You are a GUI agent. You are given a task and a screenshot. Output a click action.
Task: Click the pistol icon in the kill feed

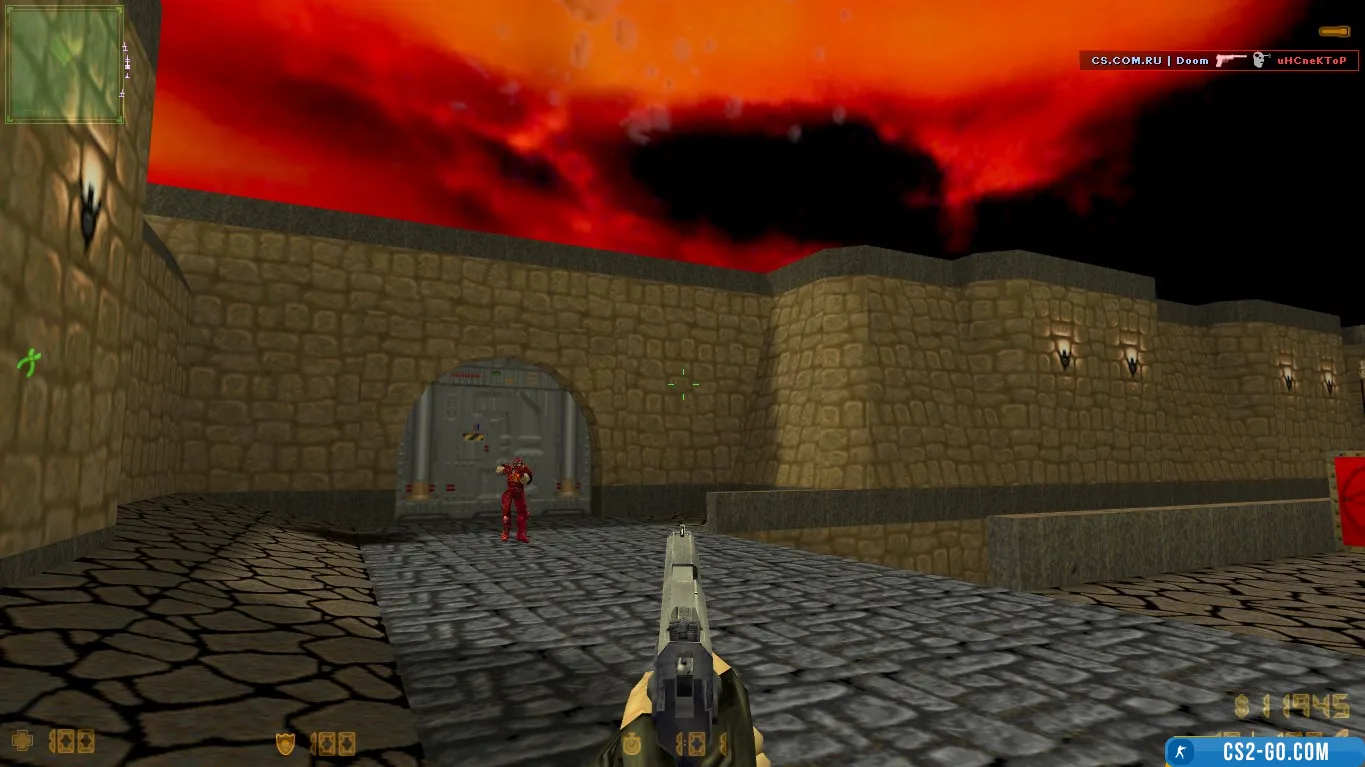tap(1230, 60)
